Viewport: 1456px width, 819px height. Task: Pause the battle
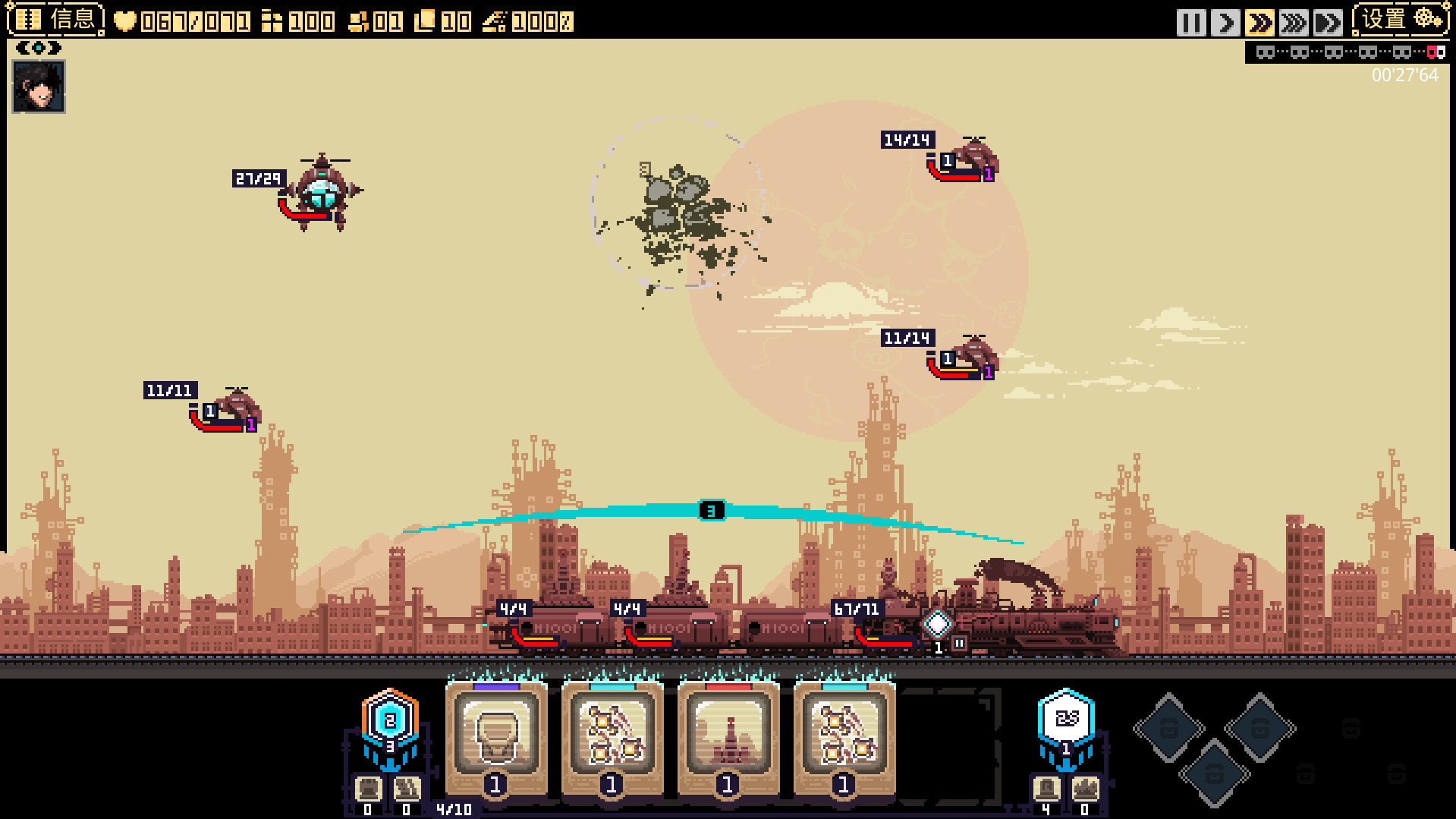pos(1190,23)
